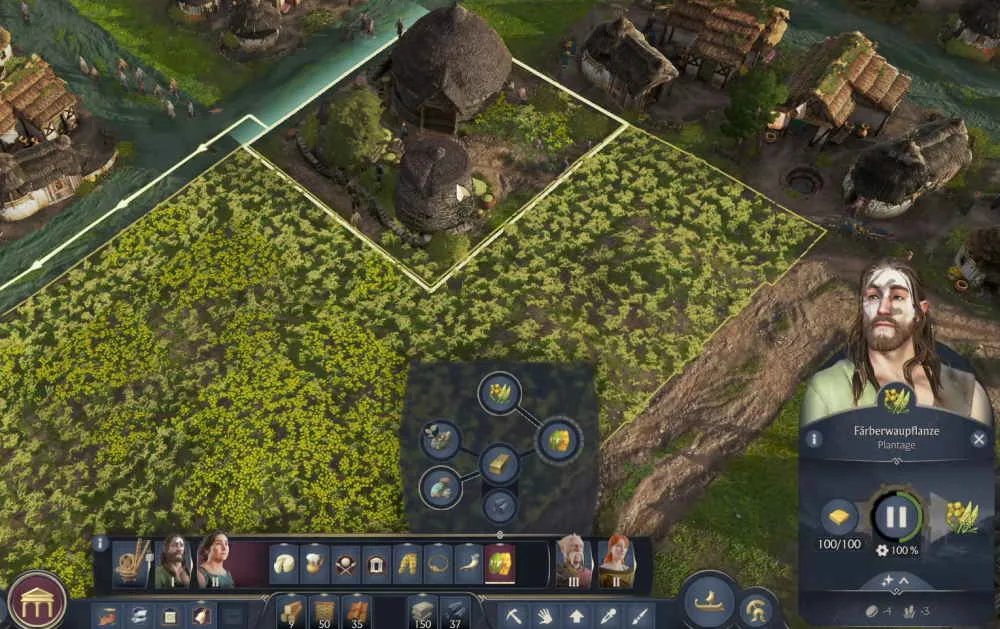
Task: Activate the upgrade arrow tool
Action: point(577,614)
